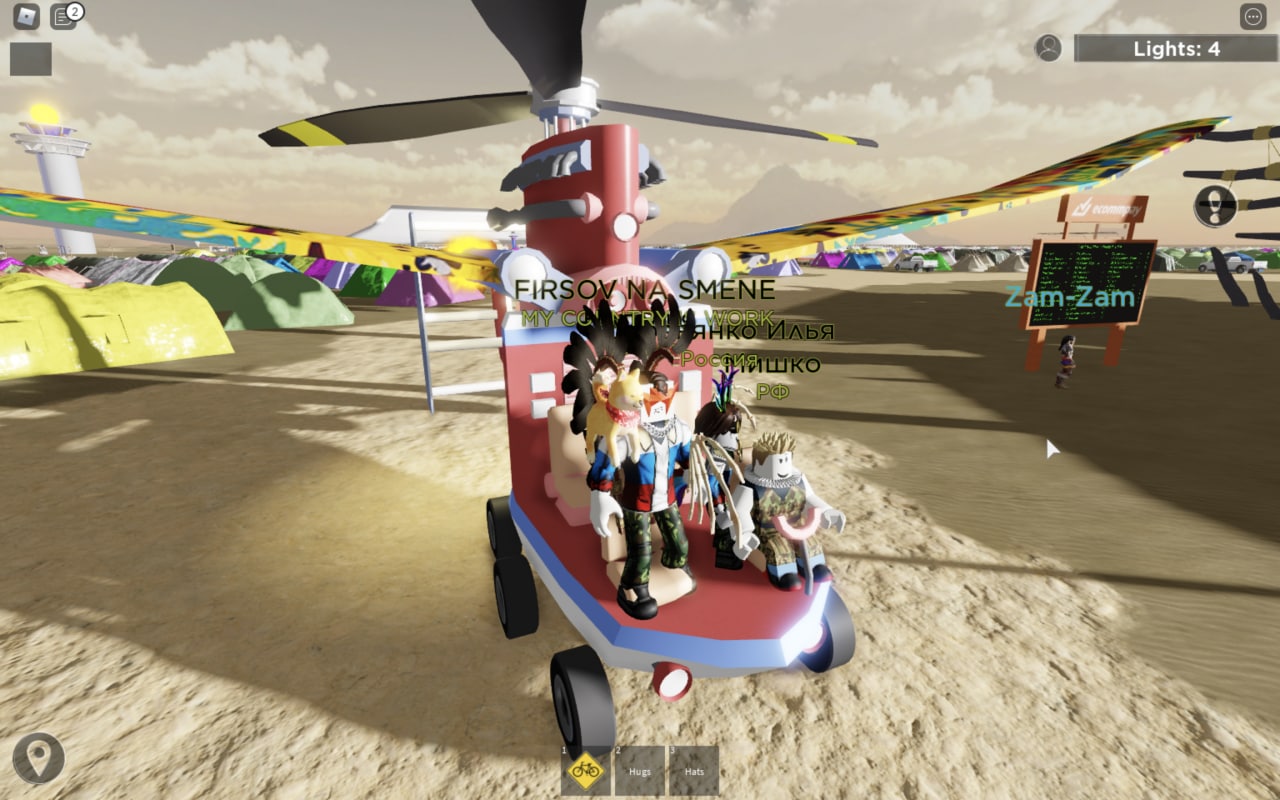Open the chat with 2 unread messages
This screenshot has width=1280, height=800.
pyautogui.click(x=64, y=17)
